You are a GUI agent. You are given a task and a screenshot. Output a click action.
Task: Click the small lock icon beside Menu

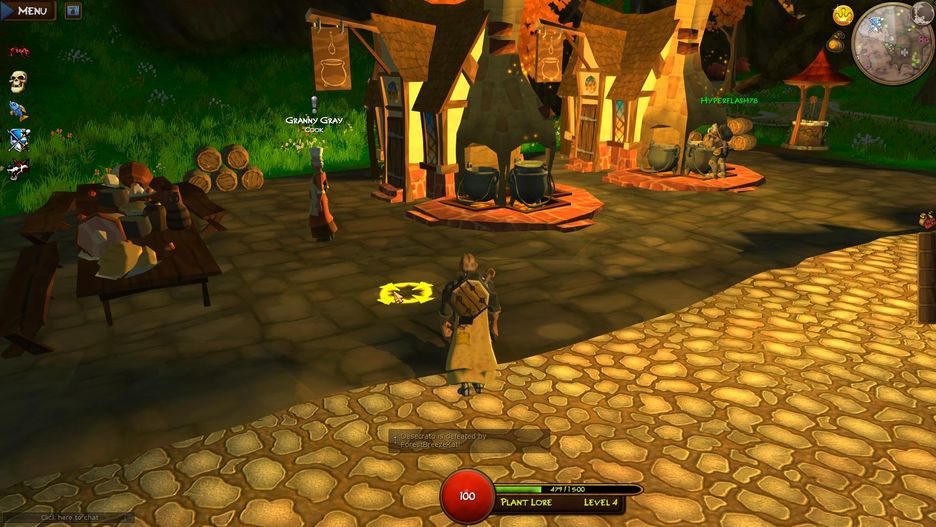tap(73, 11)
